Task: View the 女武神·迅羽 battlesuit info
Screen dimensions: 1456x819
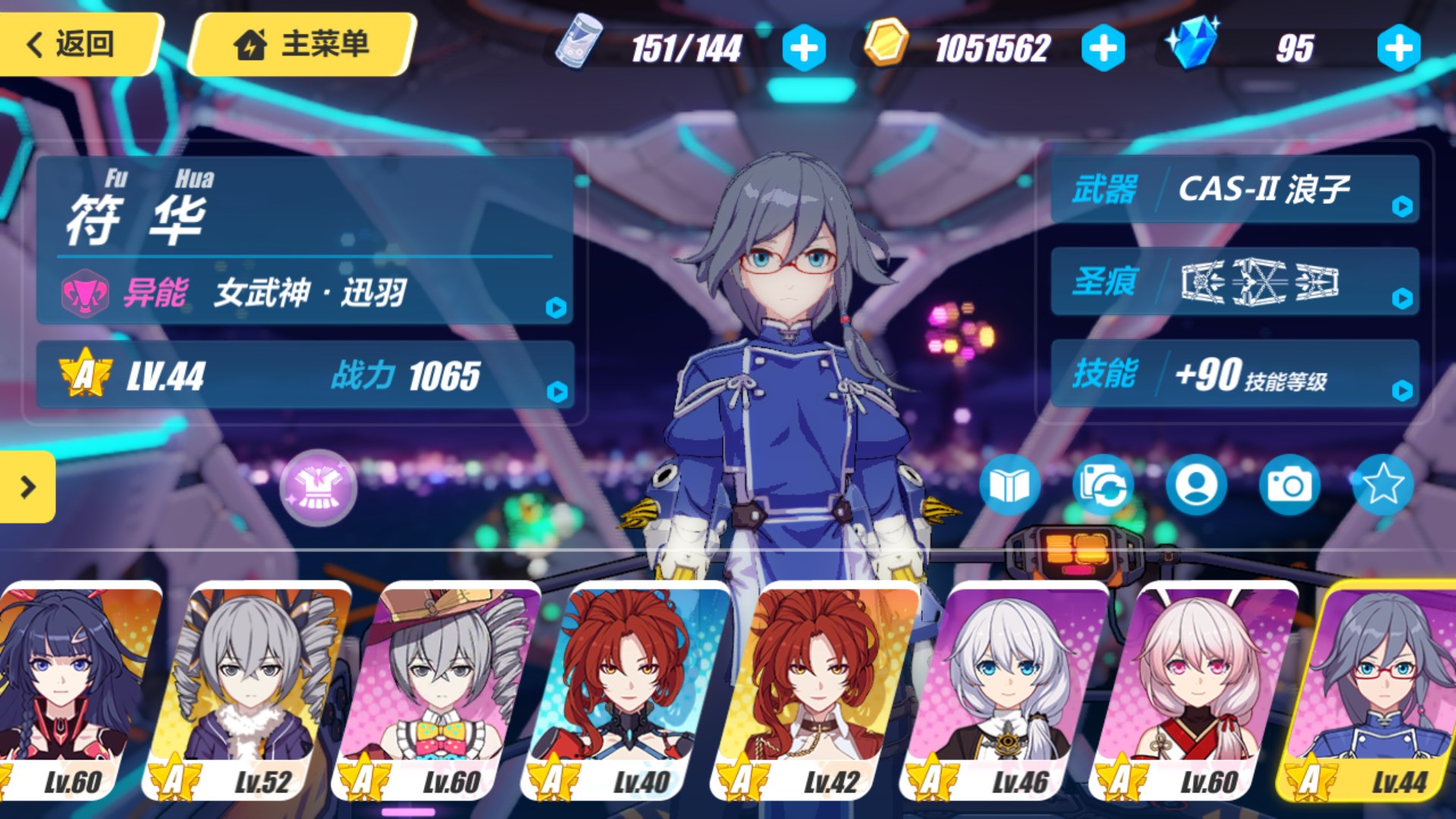Action: click(x=305, y=293)
